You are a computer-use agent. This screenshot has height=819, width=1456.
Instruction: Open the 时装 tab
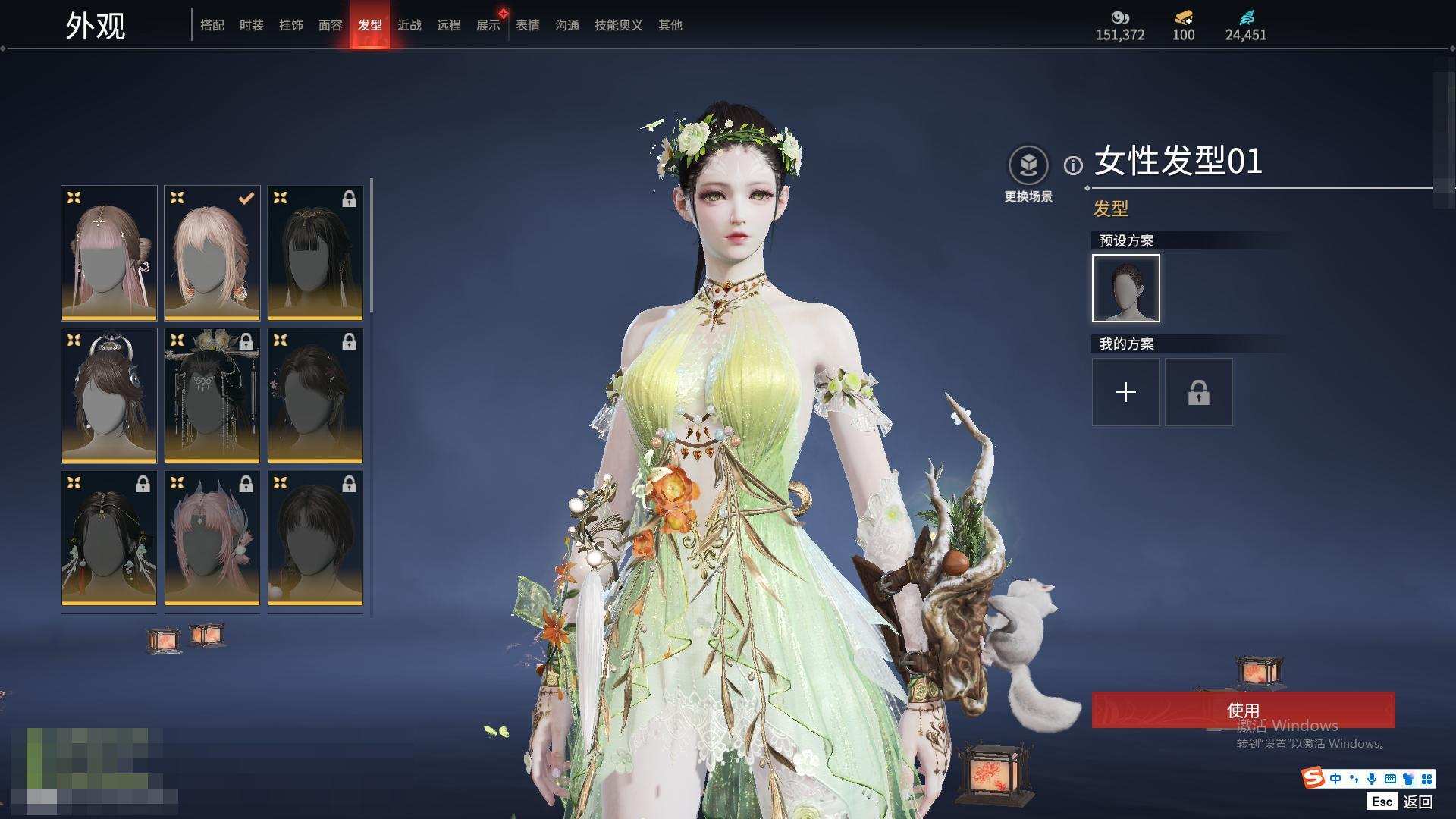tap(251, 25)
